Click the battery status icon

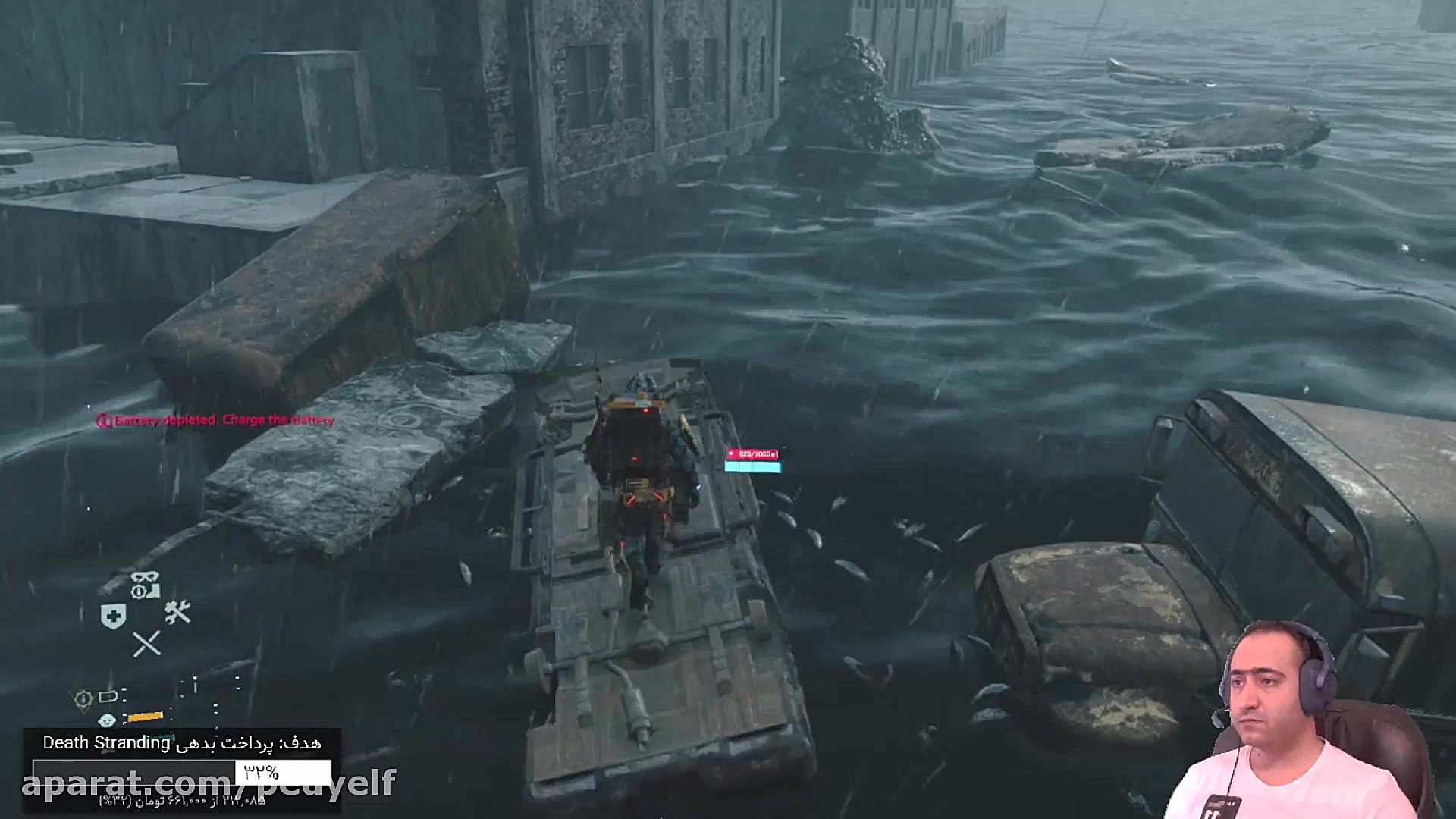pos(107,696)
